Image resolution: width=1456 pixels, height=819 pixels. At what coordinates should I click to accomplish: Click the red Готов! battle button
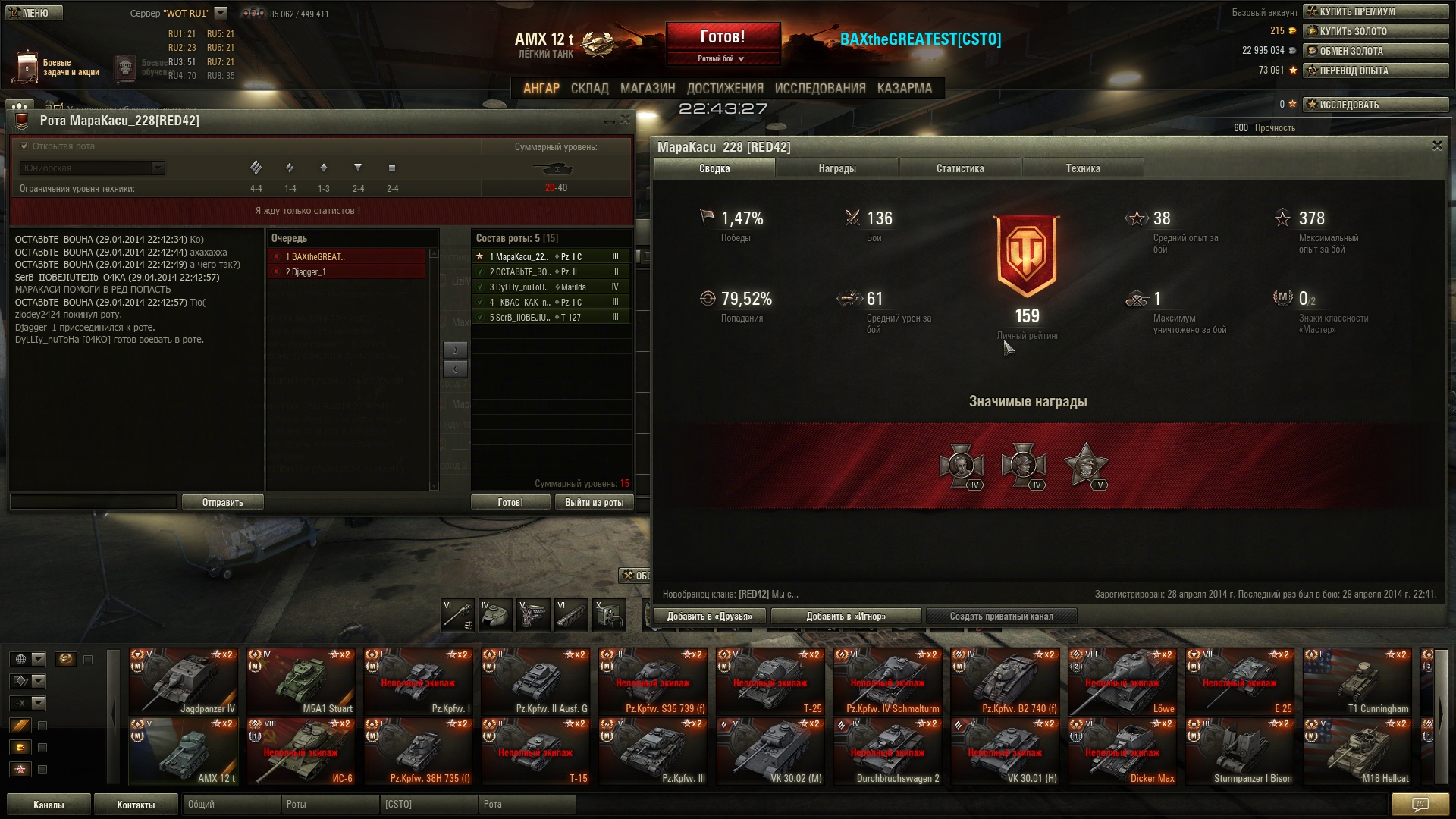[x=722, y=37]
